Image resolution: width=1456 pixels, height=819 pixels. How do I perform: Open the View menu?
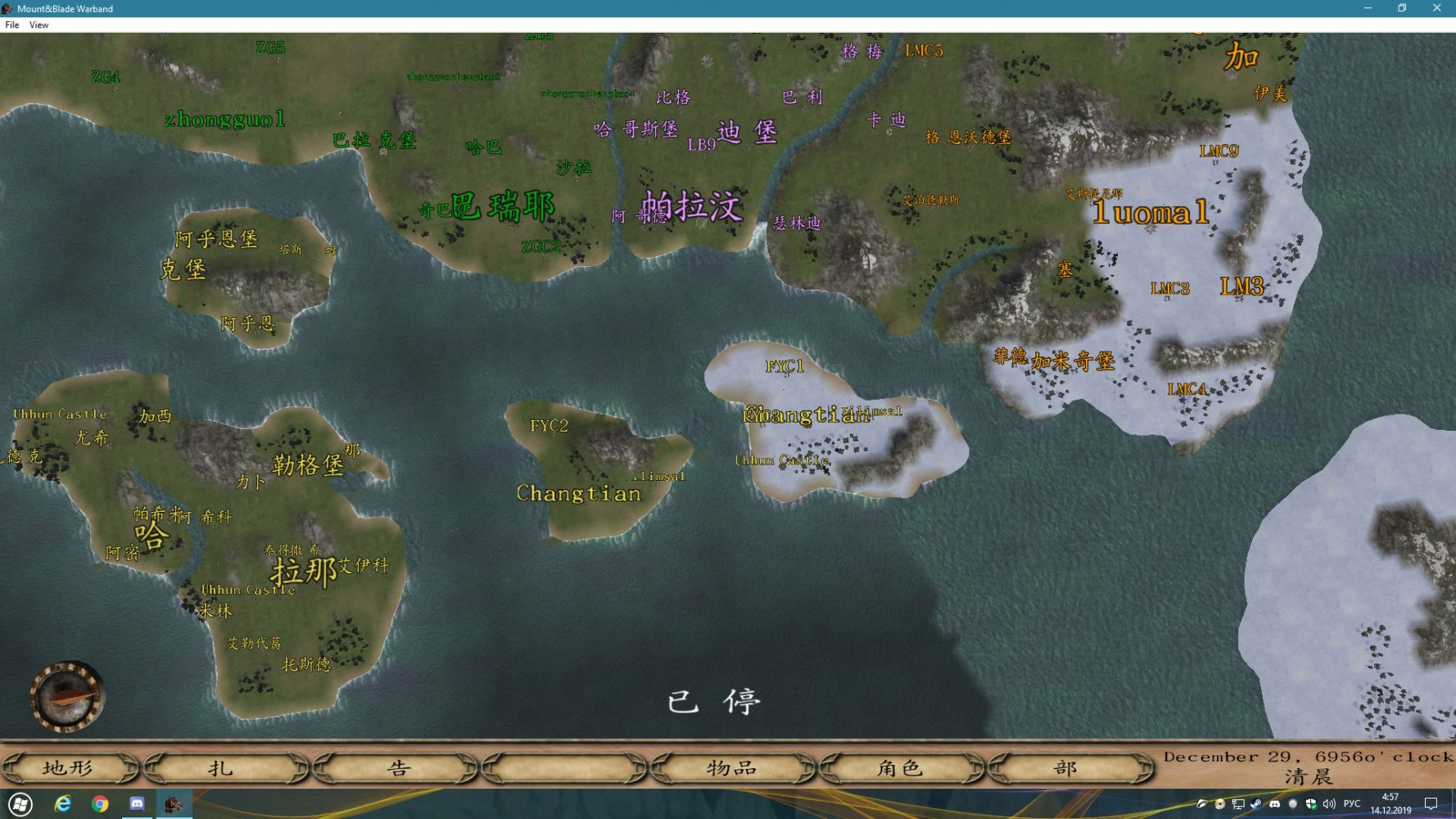tap(38, 25)
